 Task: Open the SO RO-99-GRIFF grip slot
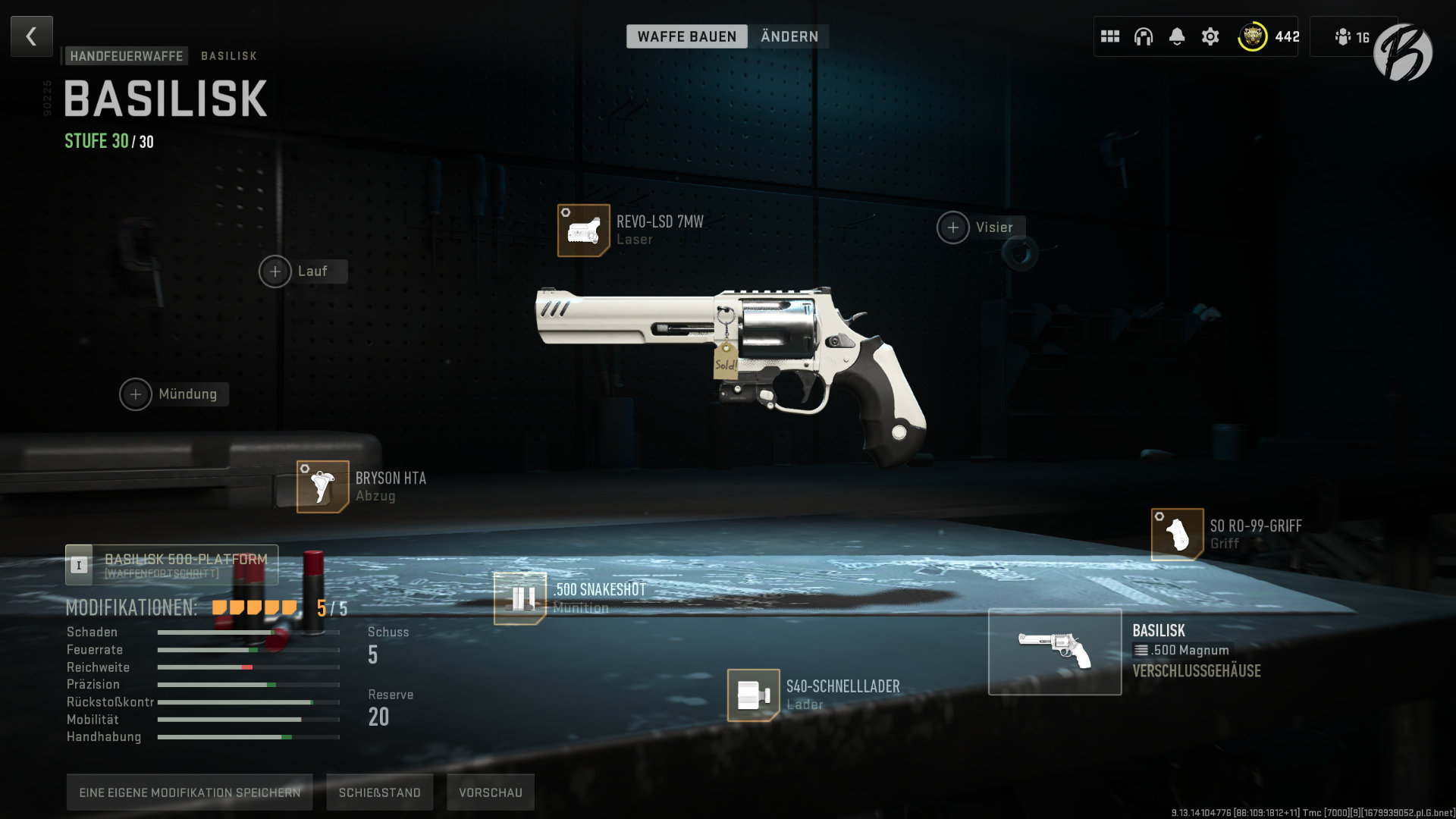tap(1176, 534)
